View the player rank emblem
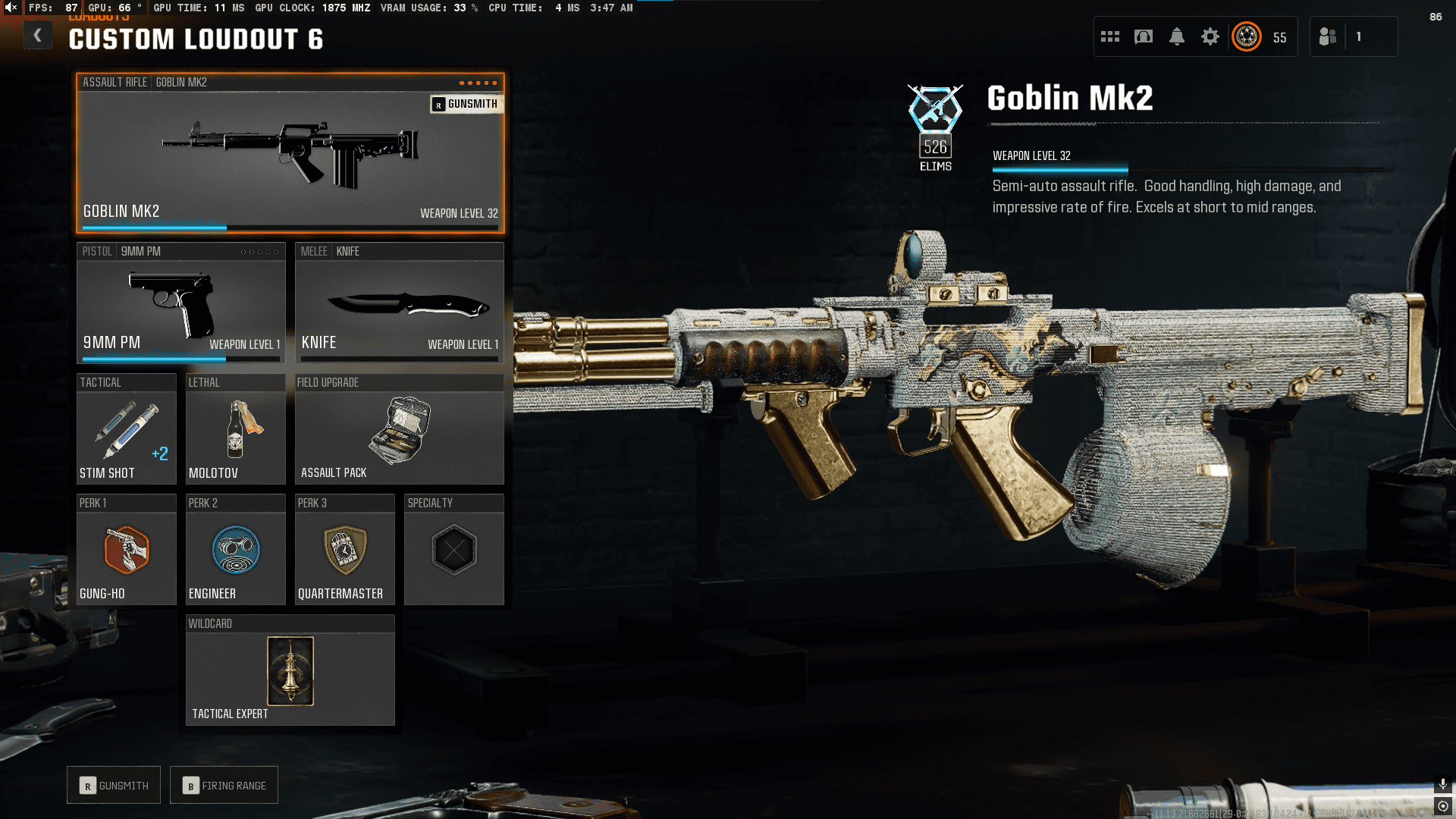This screenshot has width=1456, height=819. (1247, 36)
